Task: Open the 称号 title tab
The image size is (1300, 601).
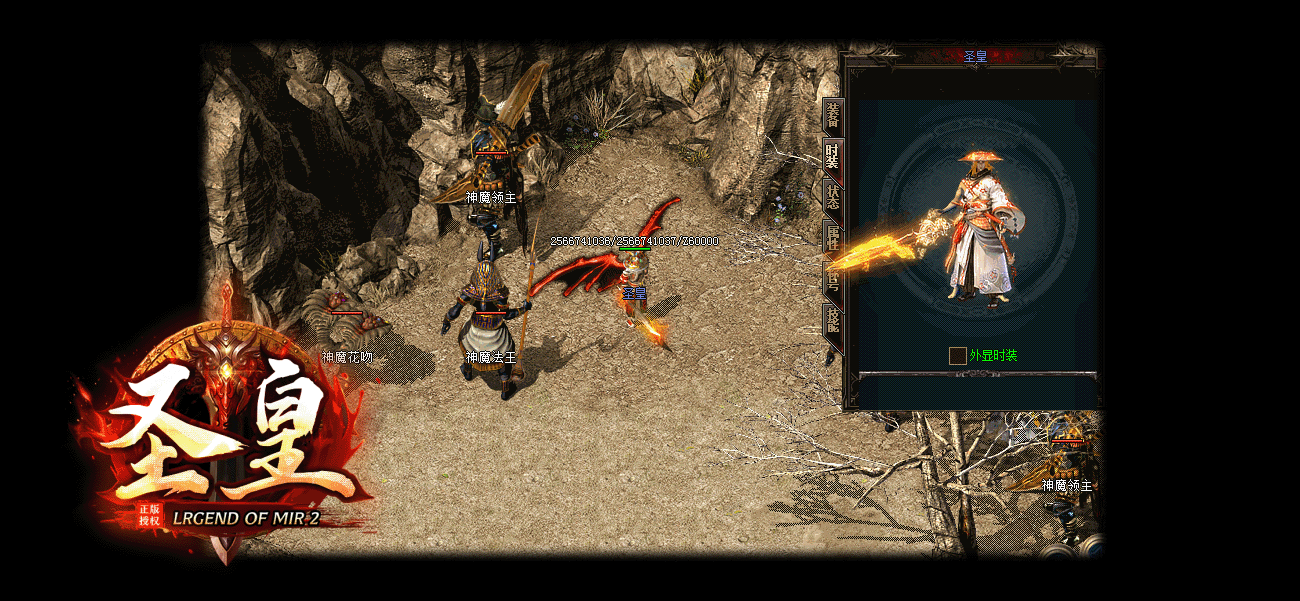Action: click(832, 278)
